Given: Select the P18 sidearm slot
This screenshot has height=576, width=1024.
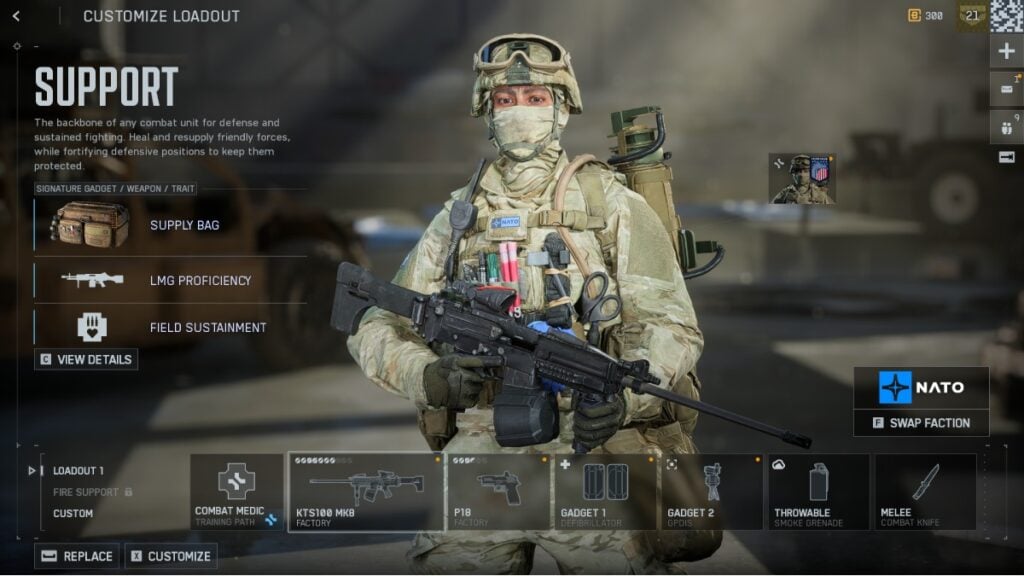Looking at the screenshot, I should point(498,492).
